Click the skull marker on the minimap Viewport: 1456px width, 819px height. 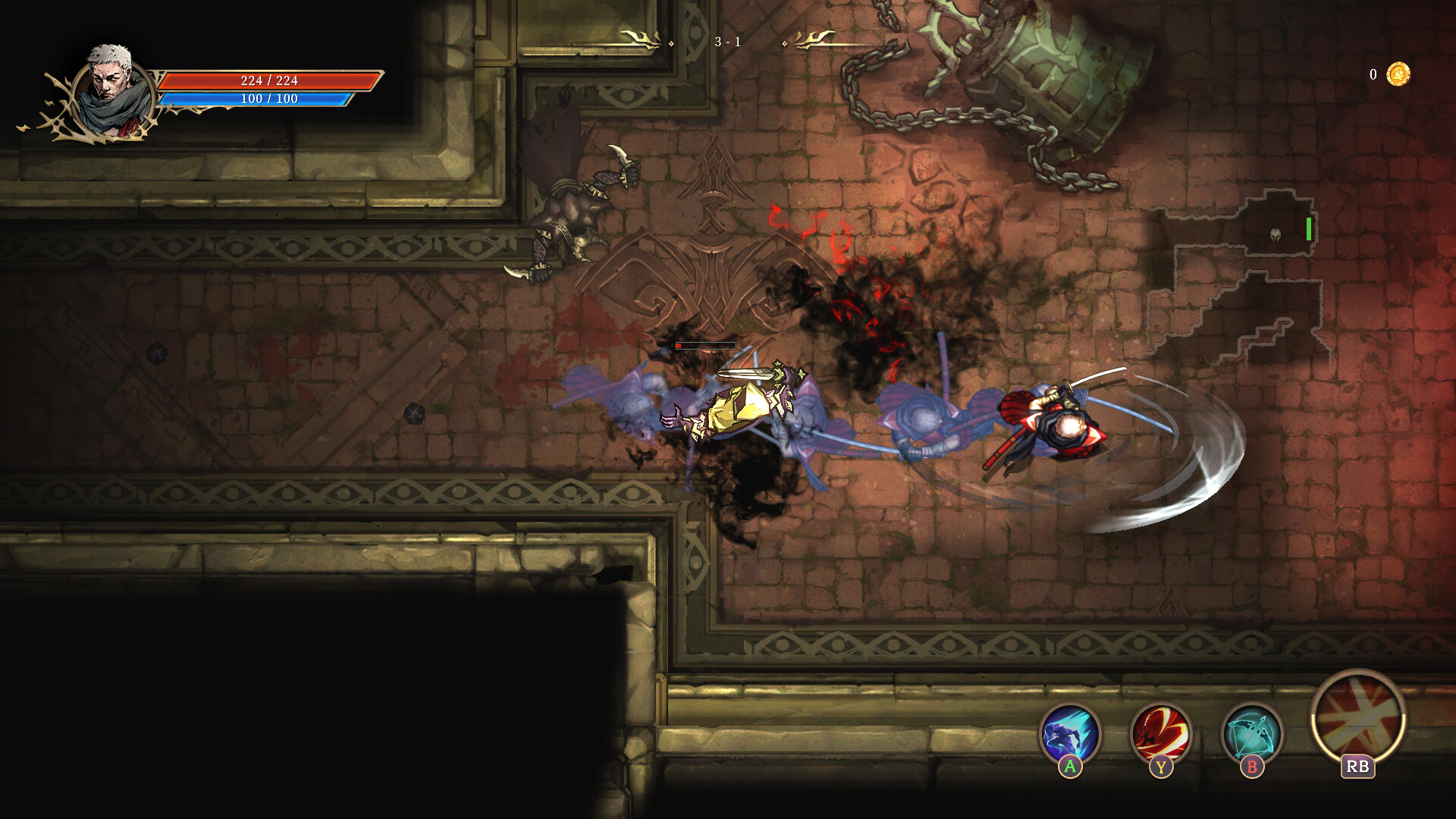pyautogui.click(x=1275, y=234)
